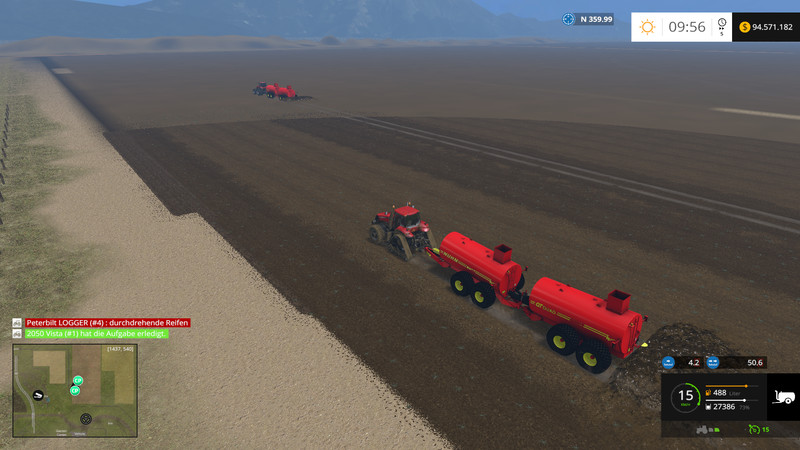Click the grey tractor-with-trailer icon
The image size is (800, 450).
tap(705, 429)
